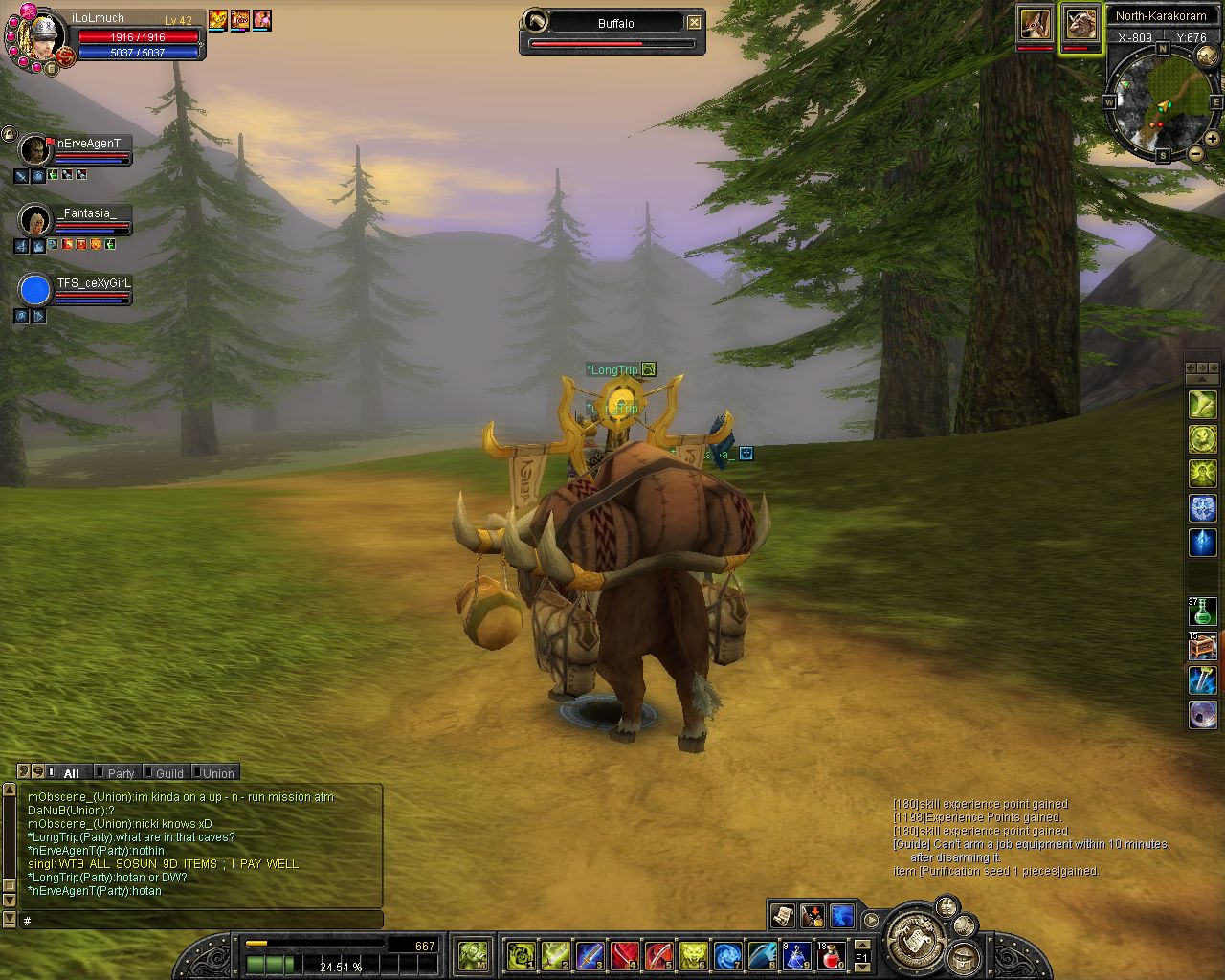The image size is (1225, 980).
Task: Activate the blue ice crystal skill
Action: point(1202,543)
